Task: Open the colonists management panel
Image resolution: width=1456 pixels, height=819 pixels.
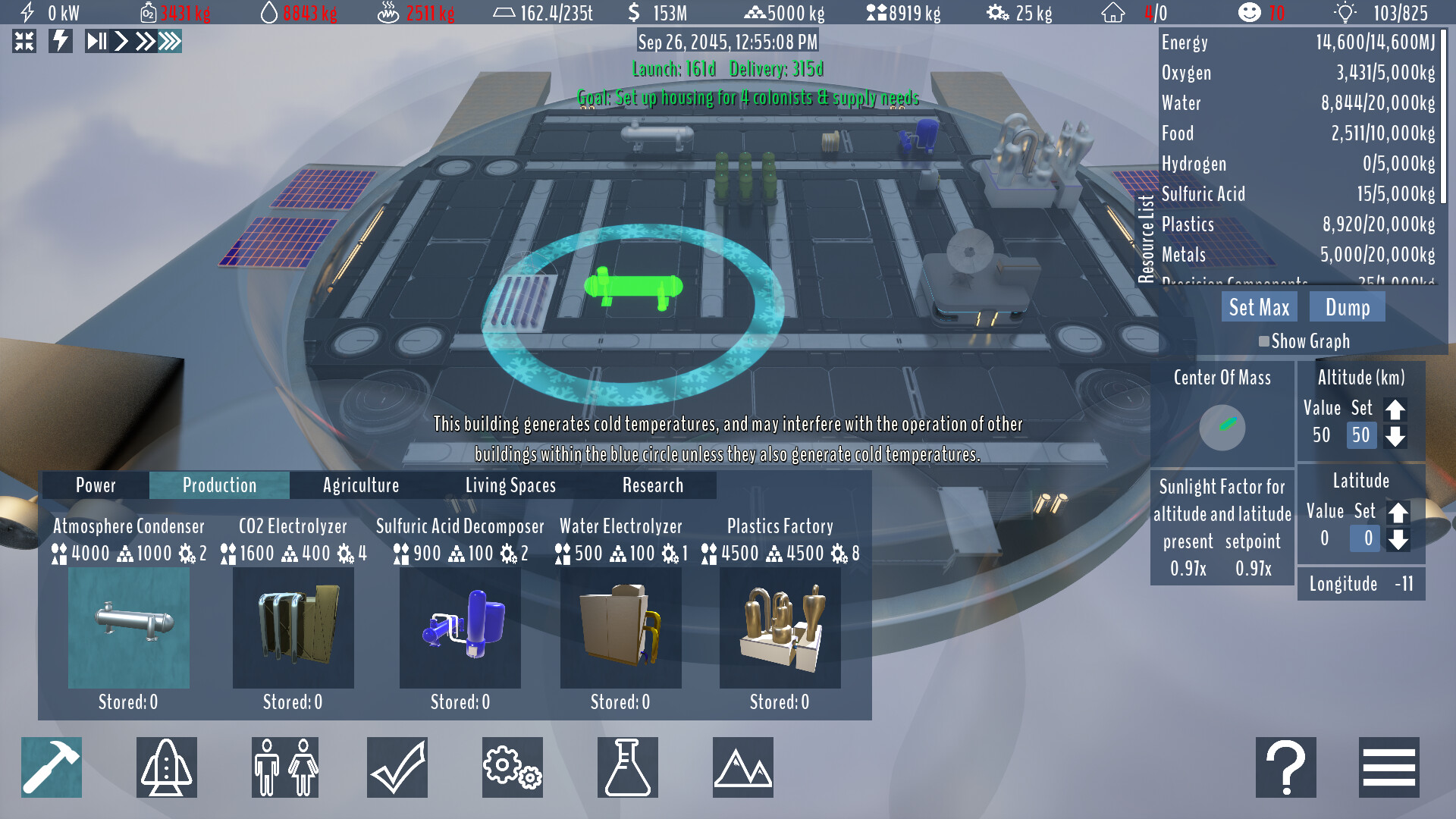Action: click(284, 767)
